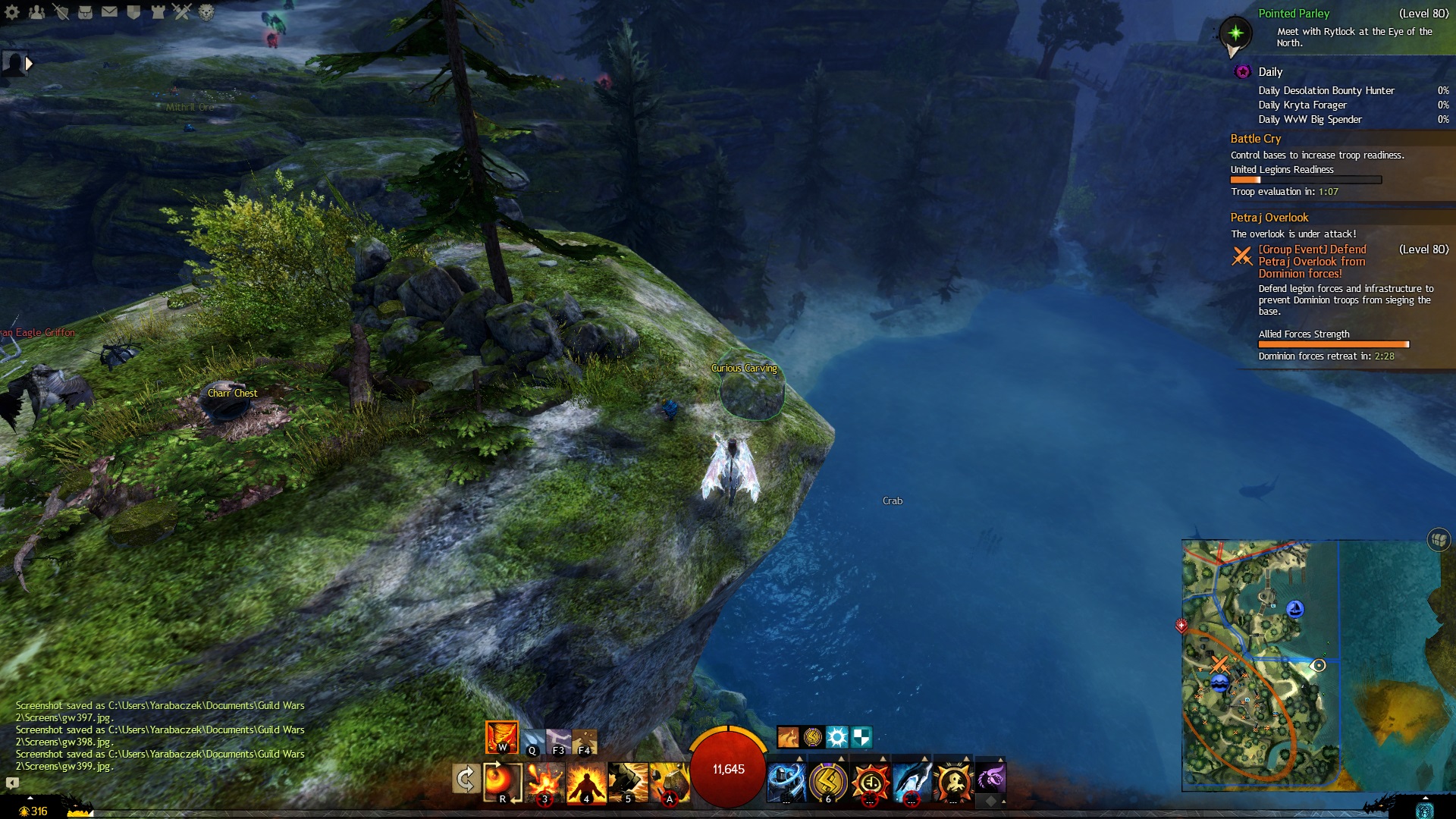
Task: Open the guild shield icon
Action: tap(133, 12)
